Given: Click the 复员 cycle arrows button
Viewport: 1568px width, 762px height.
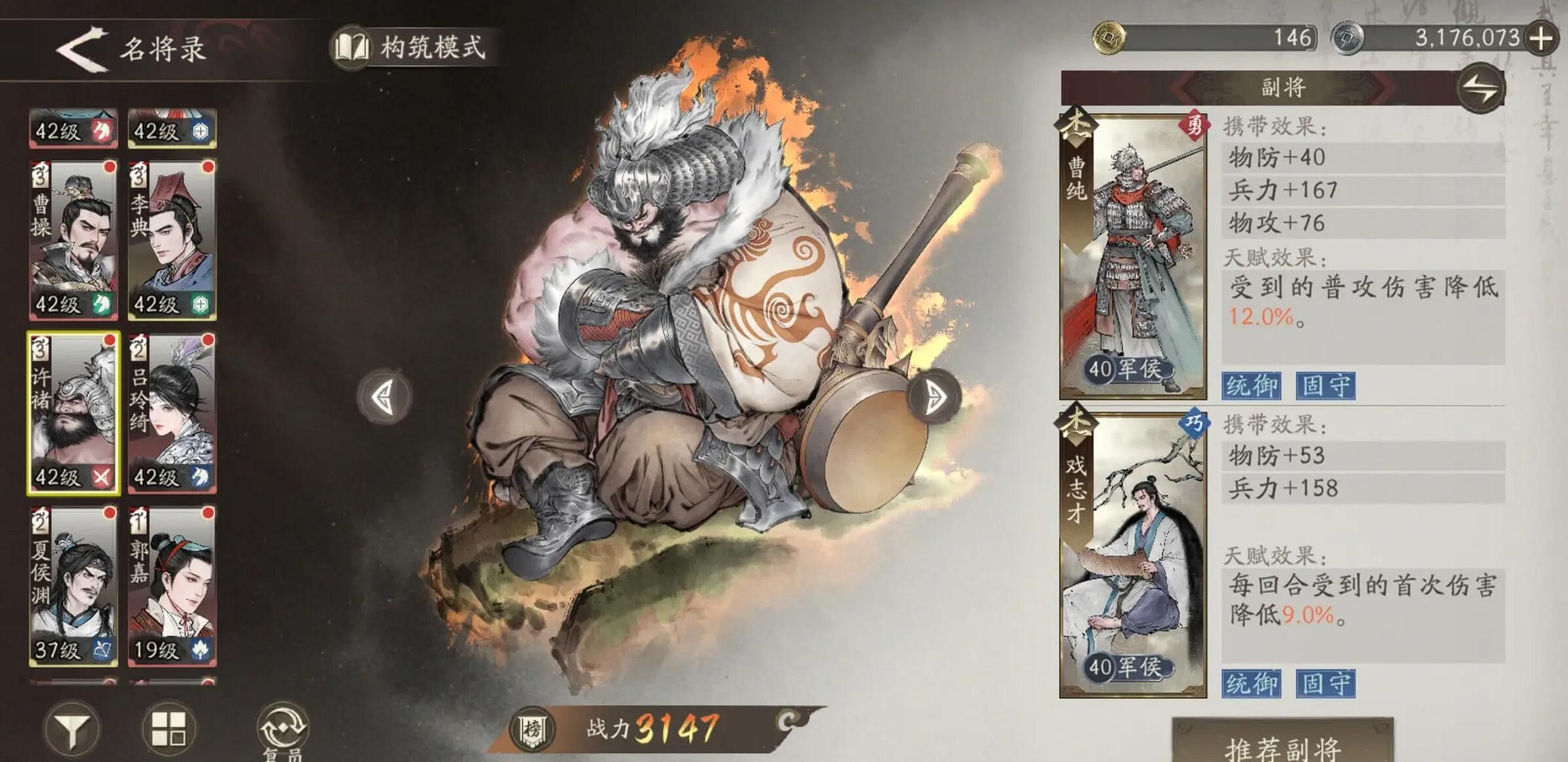Looking at the screenshot, I should point(282,729).
